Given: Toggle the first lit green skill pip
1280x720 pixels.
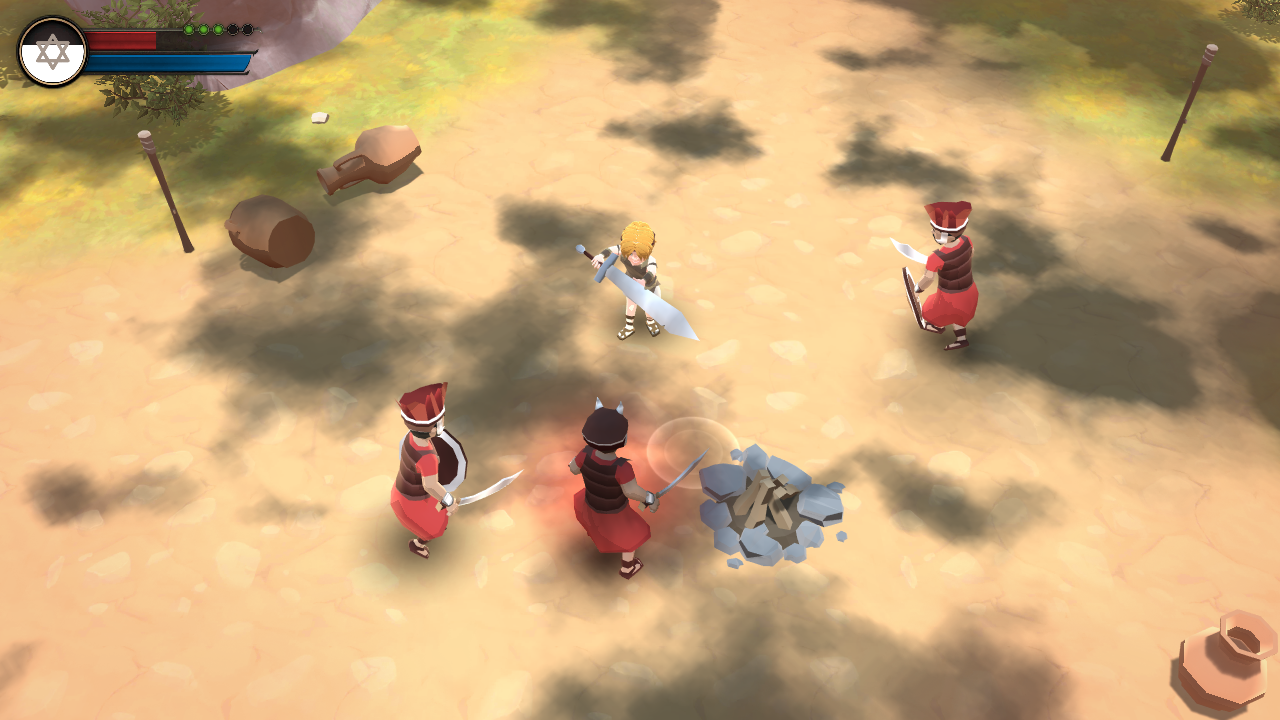Looking at the screenshot, I should (x=189, y=29).
